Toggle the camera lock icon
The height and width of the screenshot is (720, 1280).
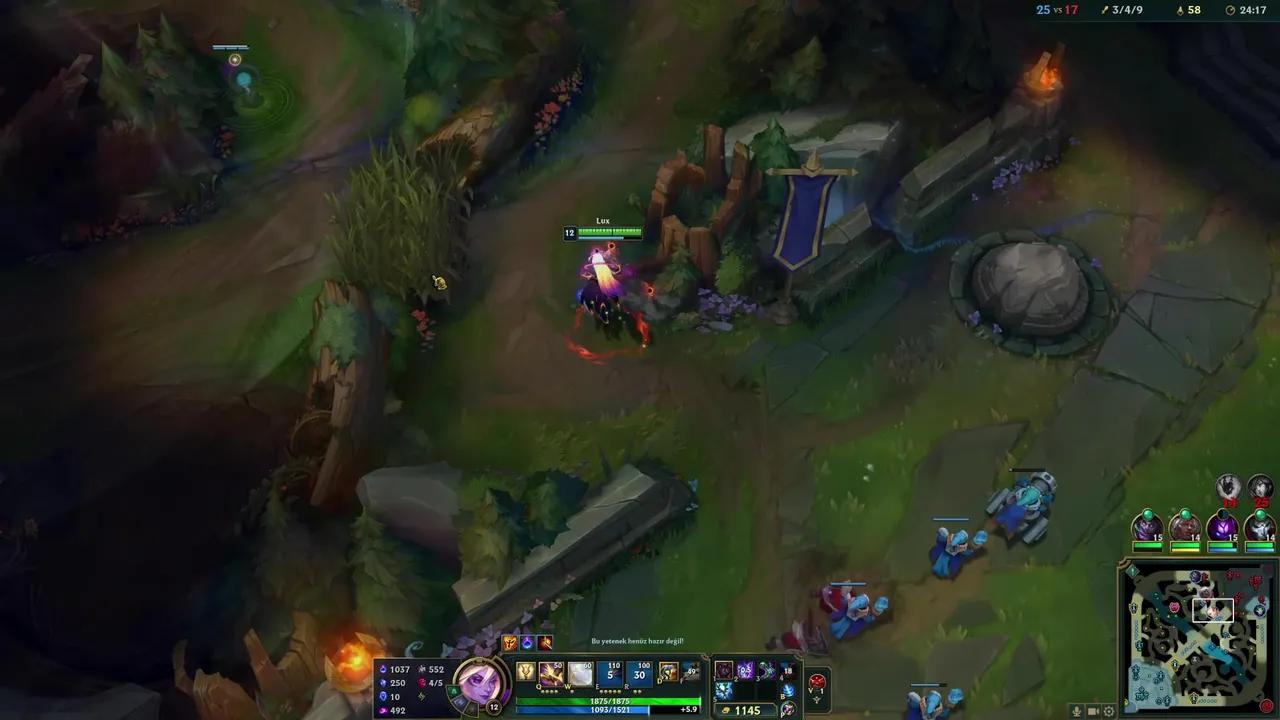pyautogui.click(x=1093, y=711)
